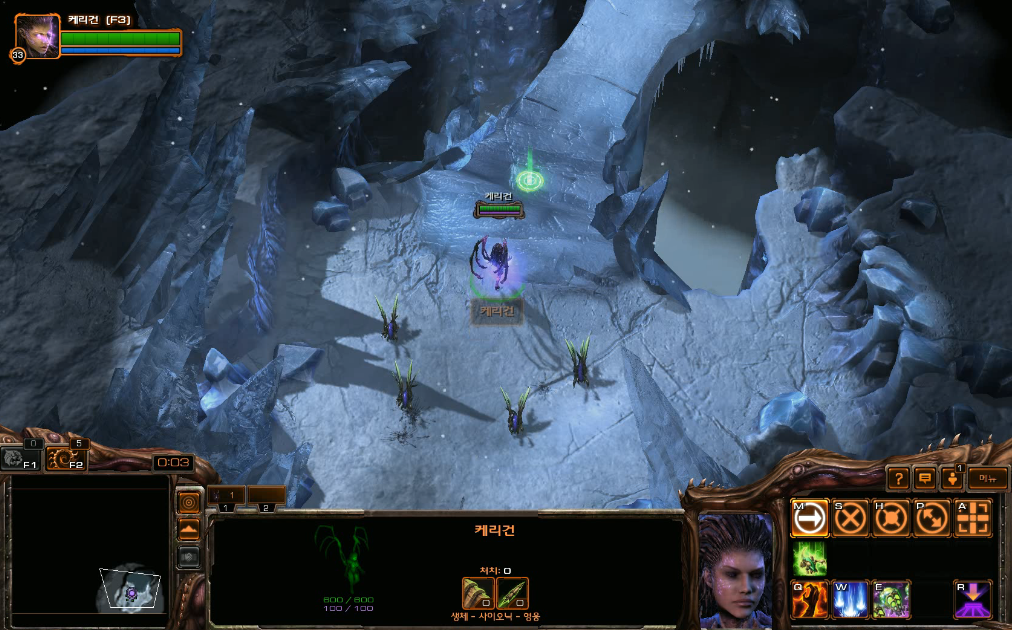Issue the Stop command

850,518
